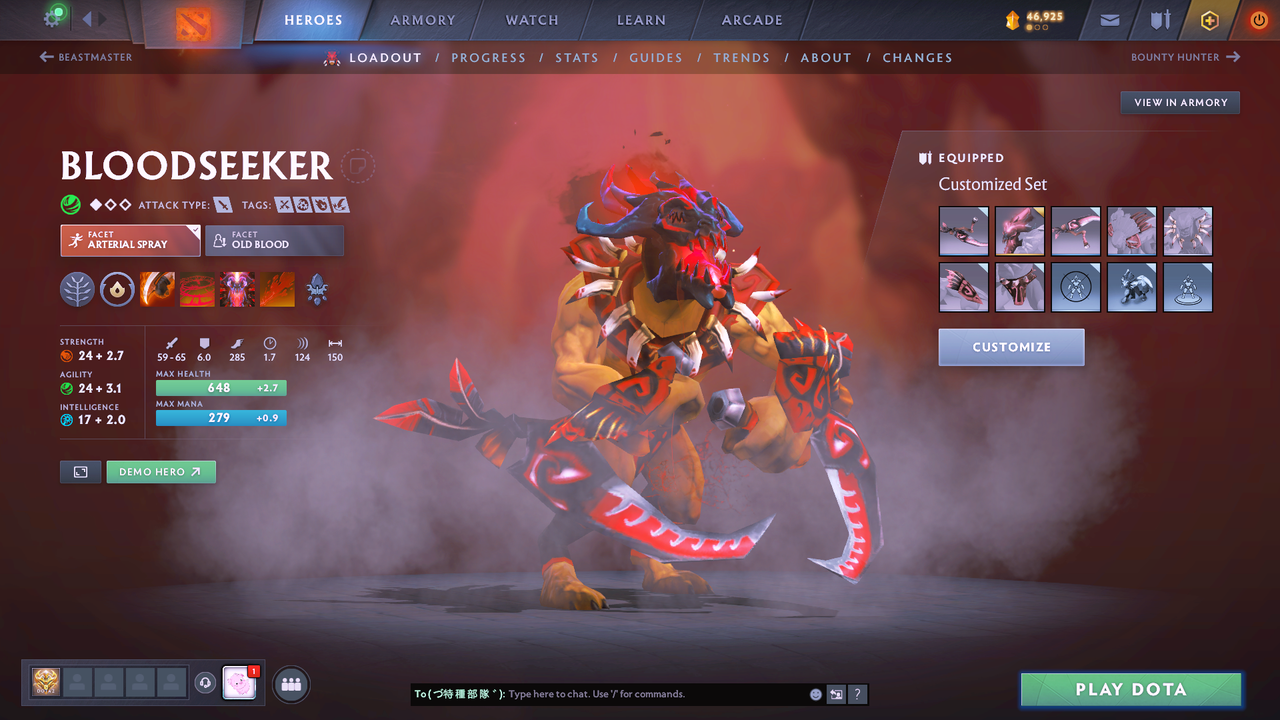1280x720 pixels.
Task: Click the innate talent tree icon
Action: click(x=77, y=290)
